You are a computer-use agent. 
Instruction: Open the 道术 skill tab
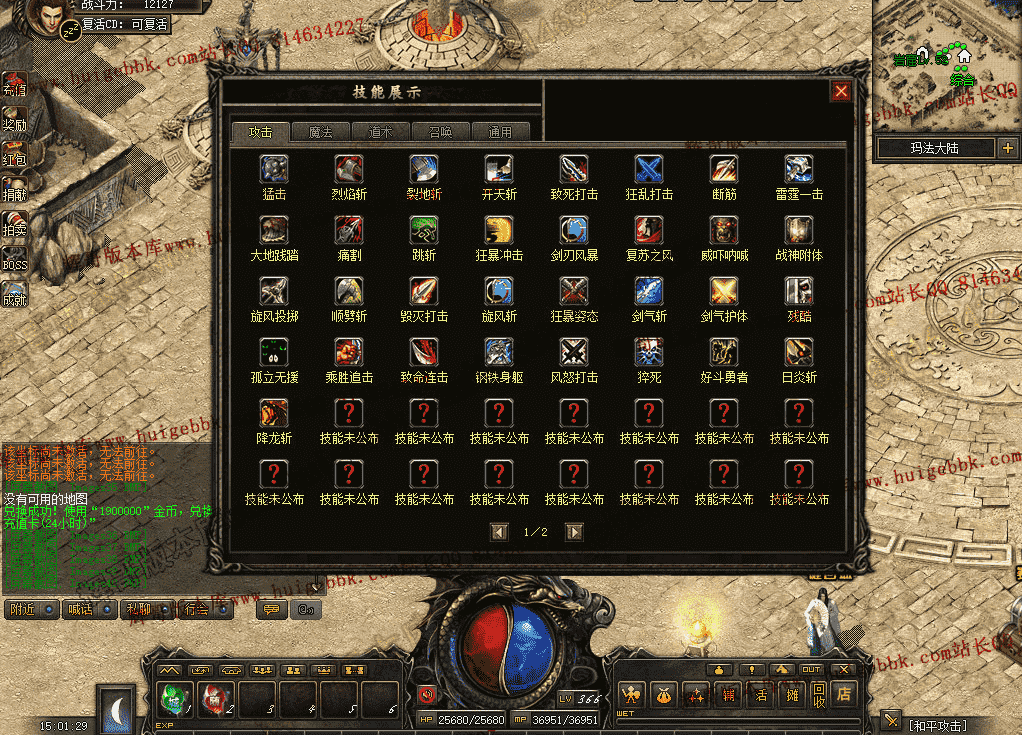tap(380, 132)
